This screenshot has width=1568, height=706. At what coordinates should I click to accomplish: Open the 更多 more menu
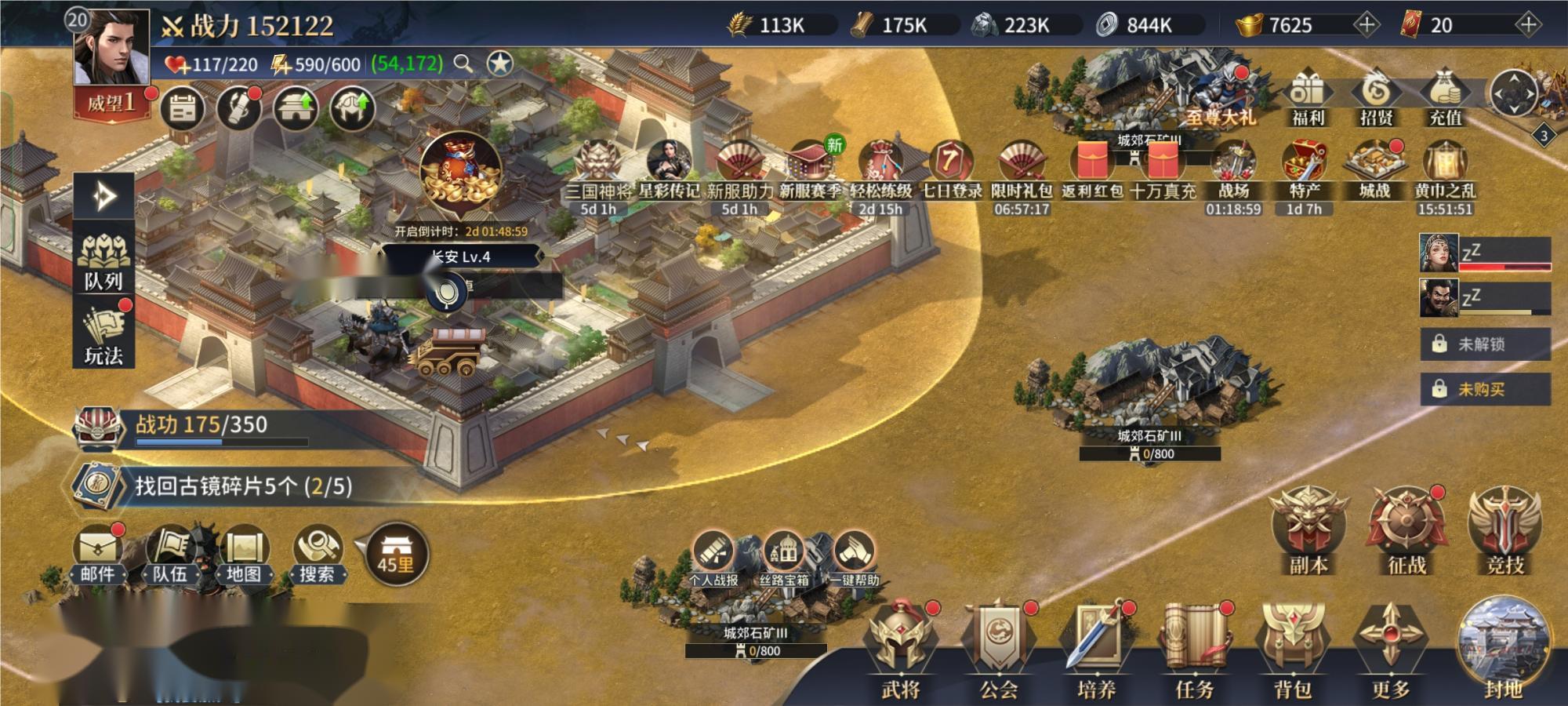pyautogui.click(x=1390, y=651)
